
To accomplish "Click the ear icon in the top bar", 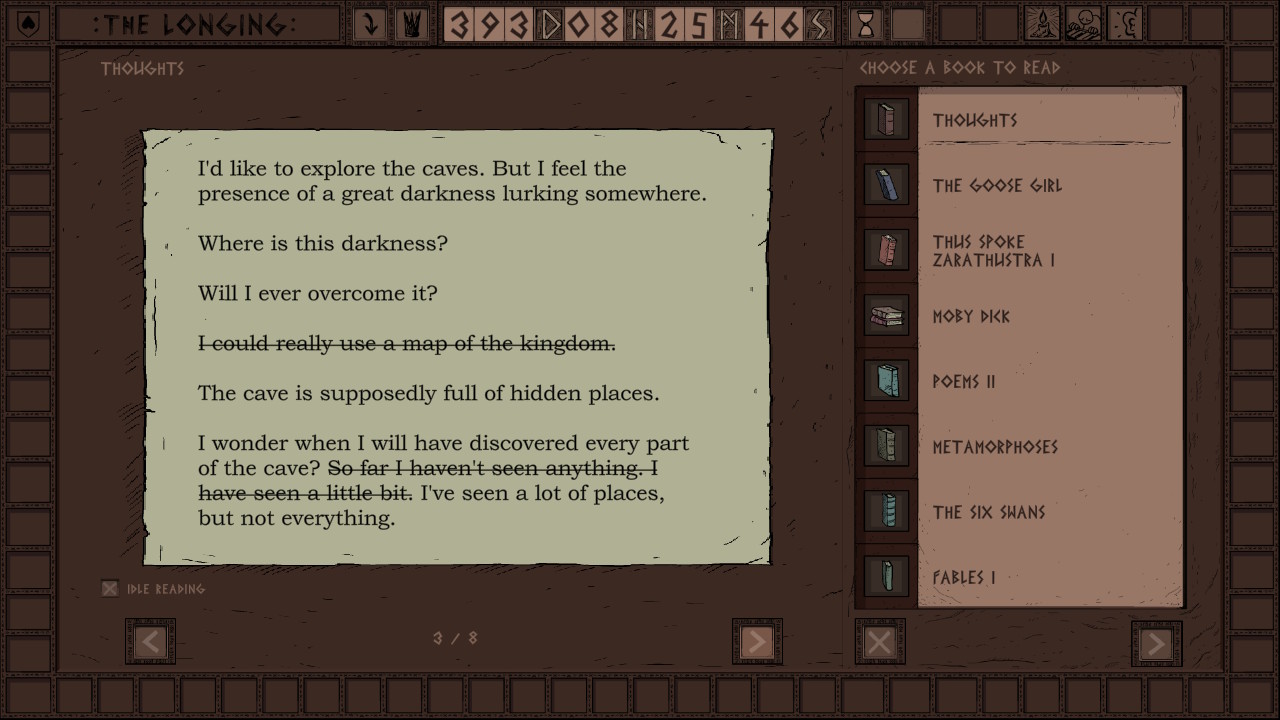I will pos(1125,24).
